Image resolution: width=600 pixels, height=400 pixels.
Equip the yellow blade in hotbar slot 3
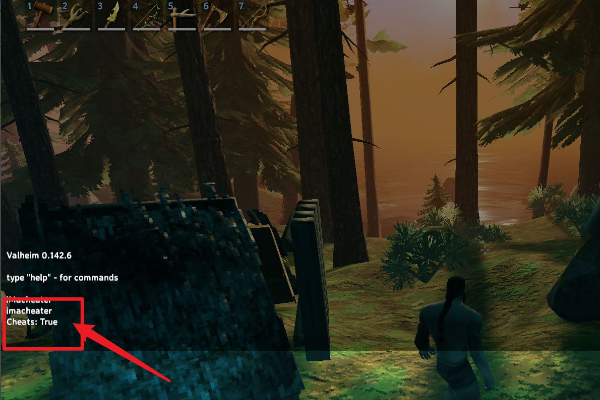[113, 16]
